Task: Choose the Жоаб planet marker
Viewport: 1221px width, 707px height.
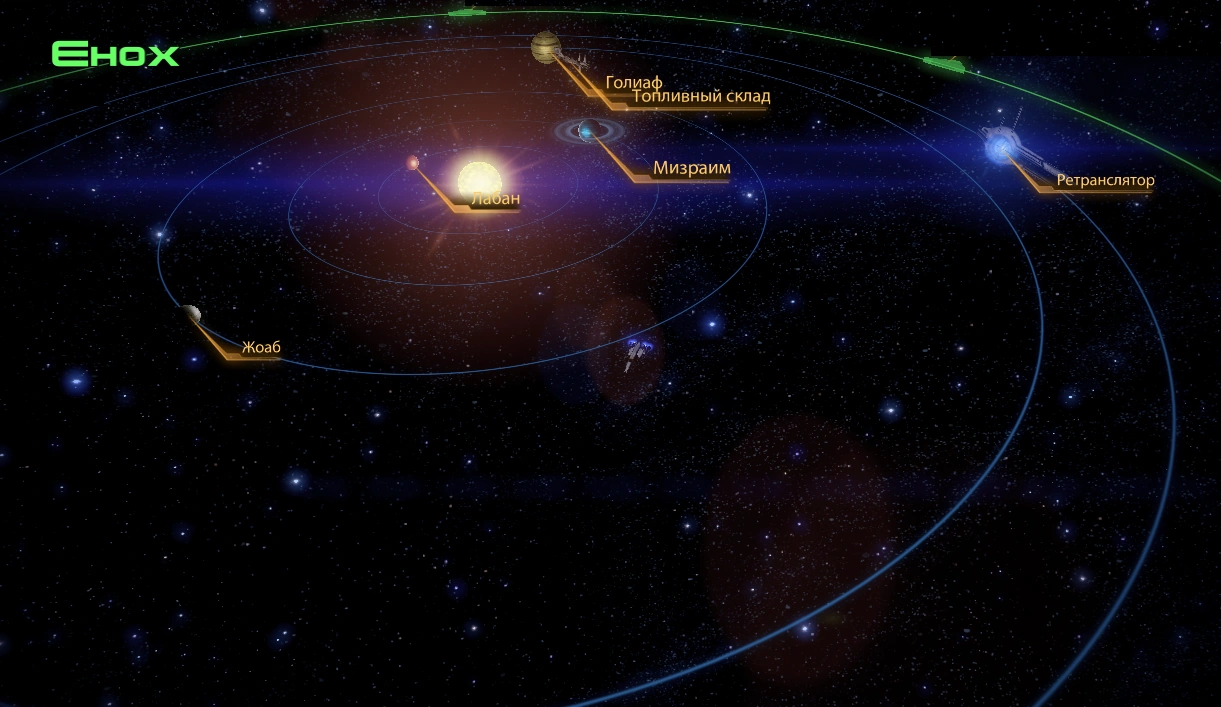Action: (192, 314)
